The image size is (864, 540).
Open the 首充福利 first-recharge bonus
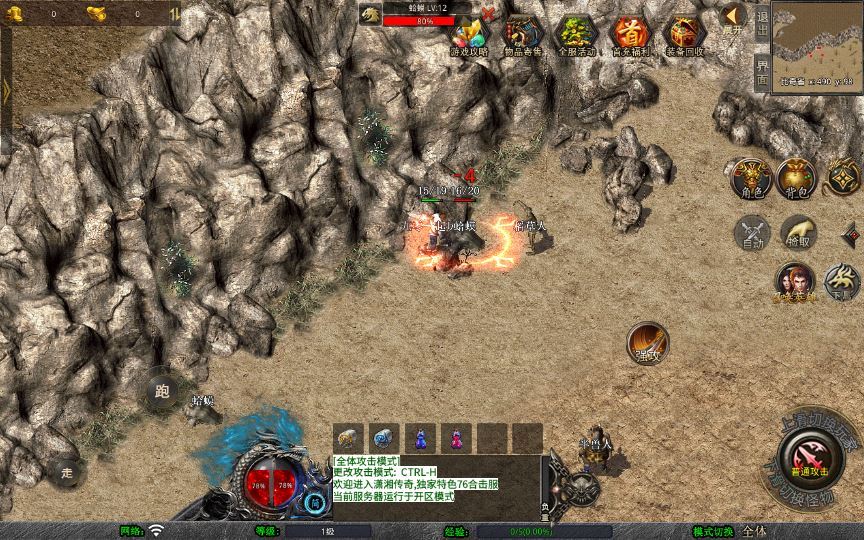(630, 36)
